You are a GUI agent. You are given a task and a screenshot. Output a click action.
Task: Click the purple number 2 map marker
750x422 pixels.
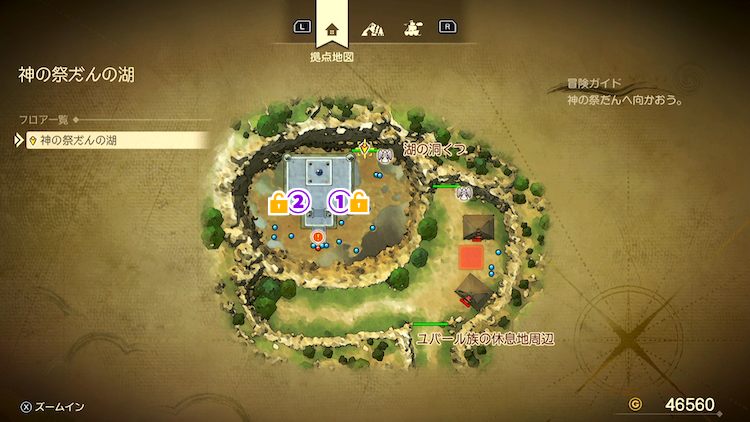[x=297, y=203]
